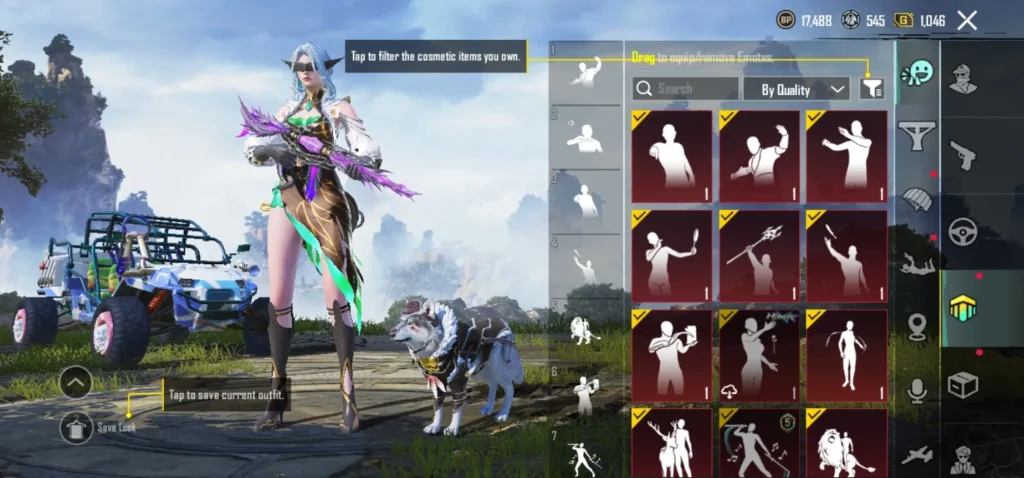Pick the scythe dance emote with music notes

[x=759, y=444]
